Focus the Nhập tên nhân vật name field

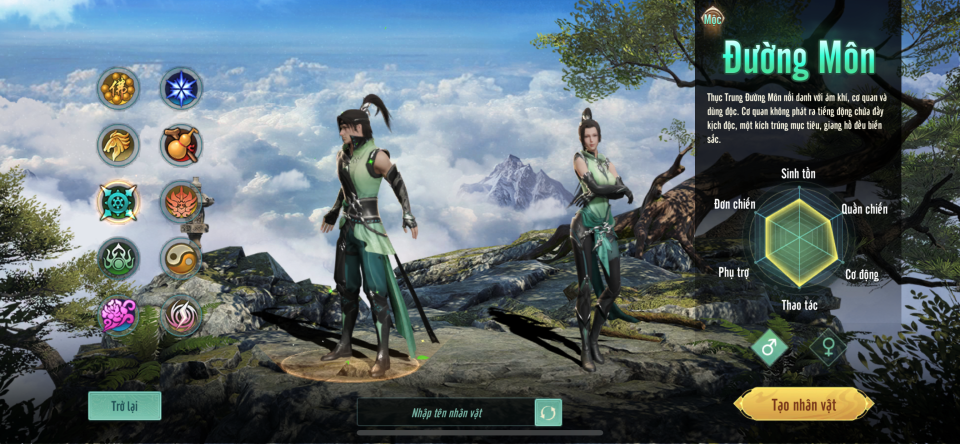point(445,412)
